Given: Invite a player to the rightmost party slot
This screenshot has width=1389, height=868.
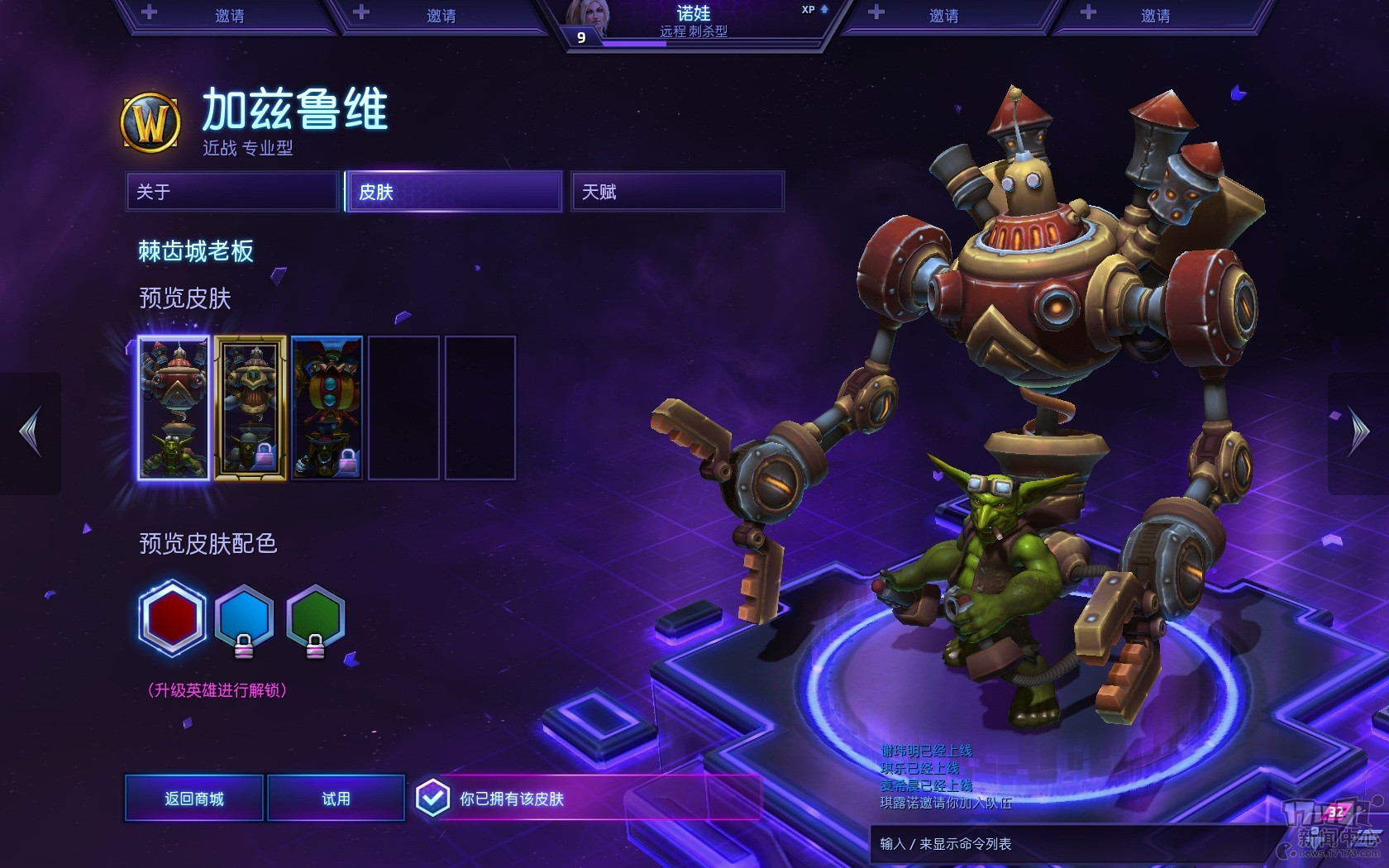Looking at the screenshot, I should [x=1154, y=16].
